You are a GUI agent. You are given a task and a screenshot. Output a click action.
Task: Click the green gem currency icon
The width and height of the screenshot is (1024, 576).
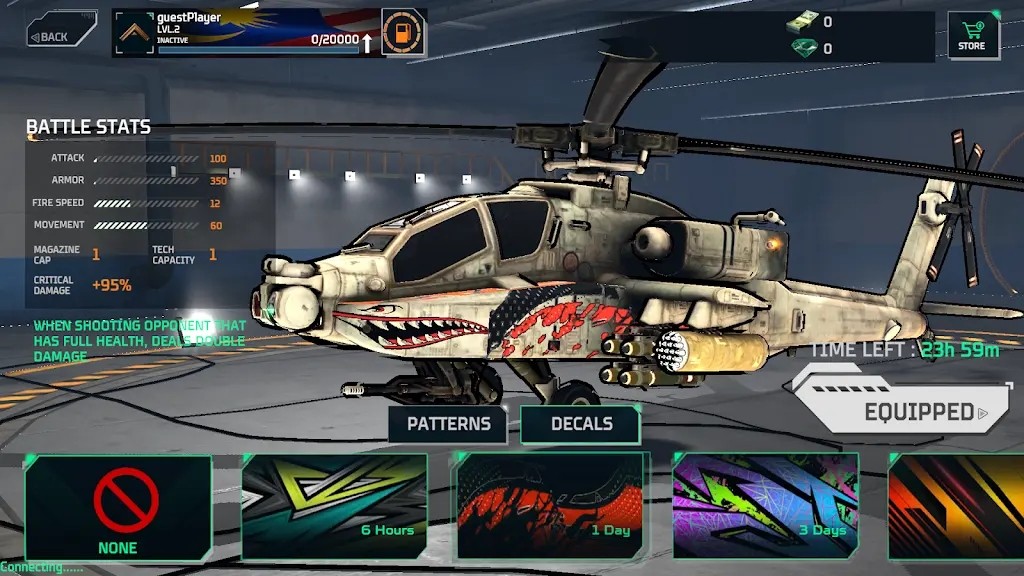pos(801,48)
